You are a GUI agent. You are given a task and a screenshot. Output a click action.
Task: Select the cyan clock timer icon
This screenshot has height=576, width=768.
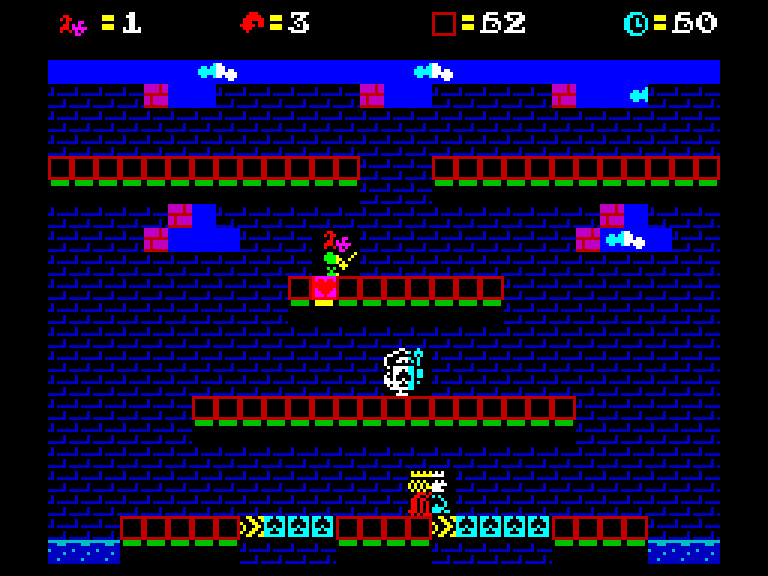pos(635,23)
